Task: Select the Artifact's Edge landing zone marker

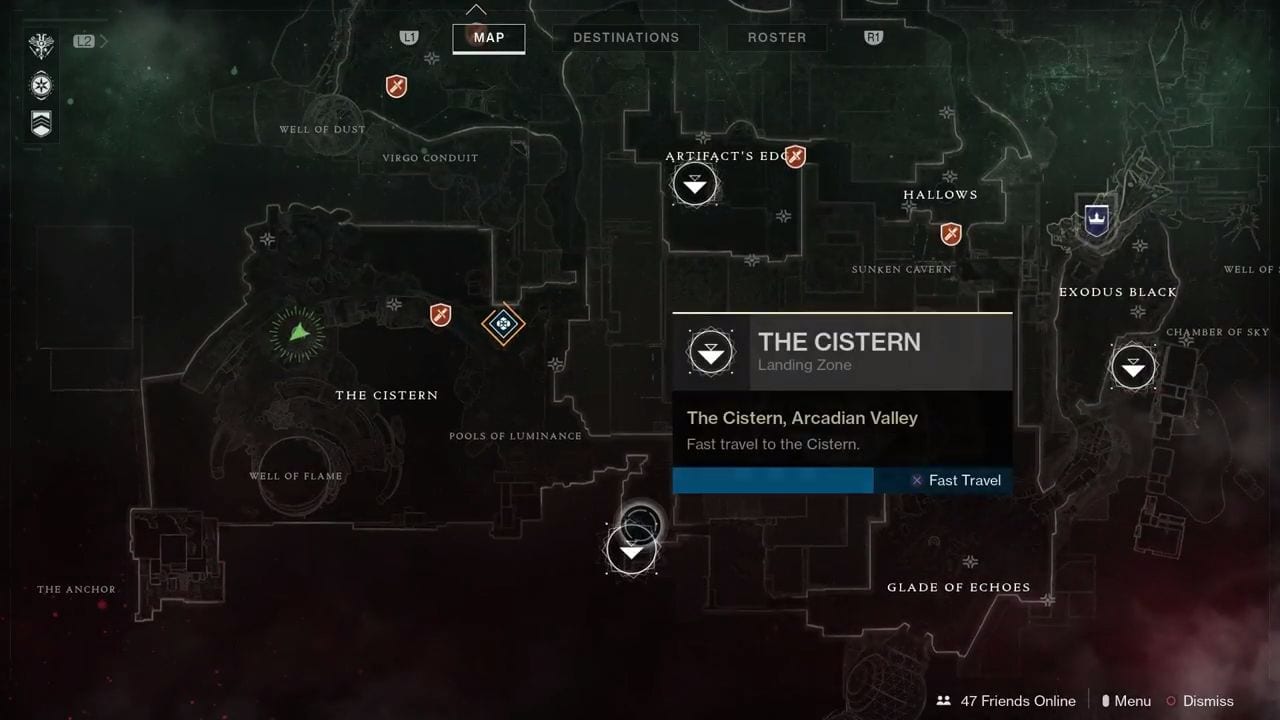Action: [x=695, y=185]
